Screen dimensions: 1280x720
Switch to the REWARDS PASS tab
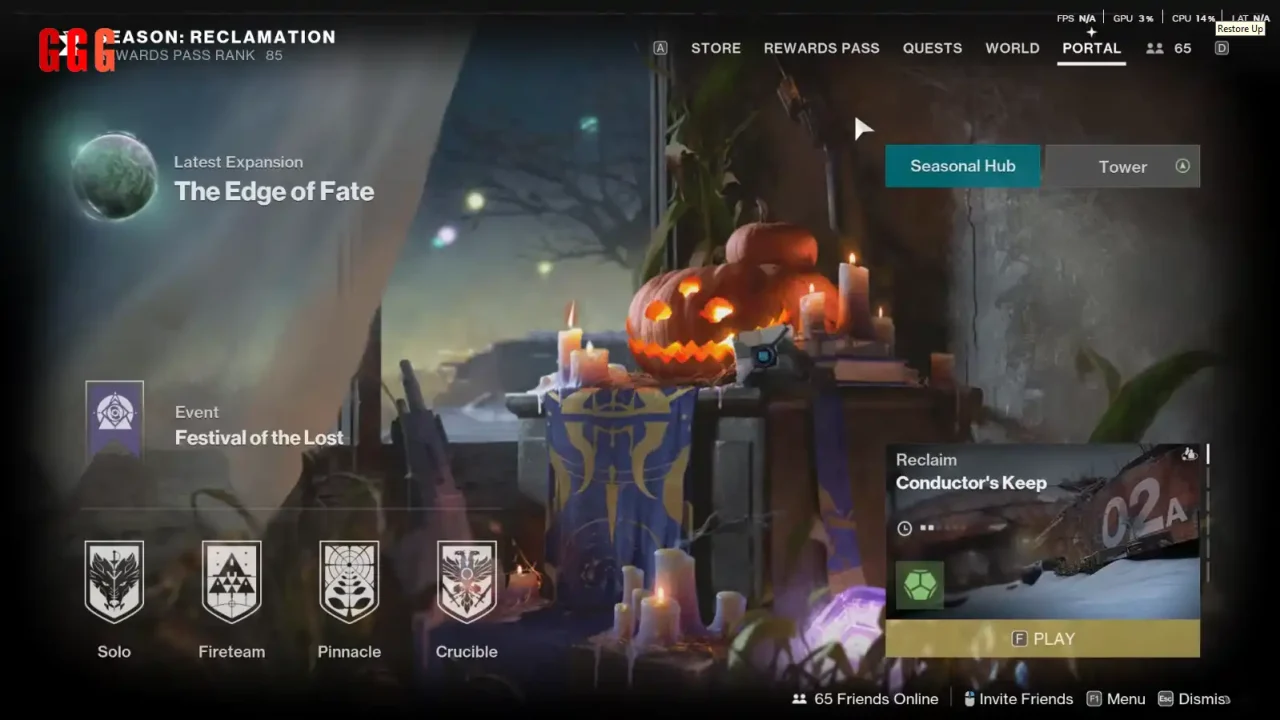pos(822,47)
